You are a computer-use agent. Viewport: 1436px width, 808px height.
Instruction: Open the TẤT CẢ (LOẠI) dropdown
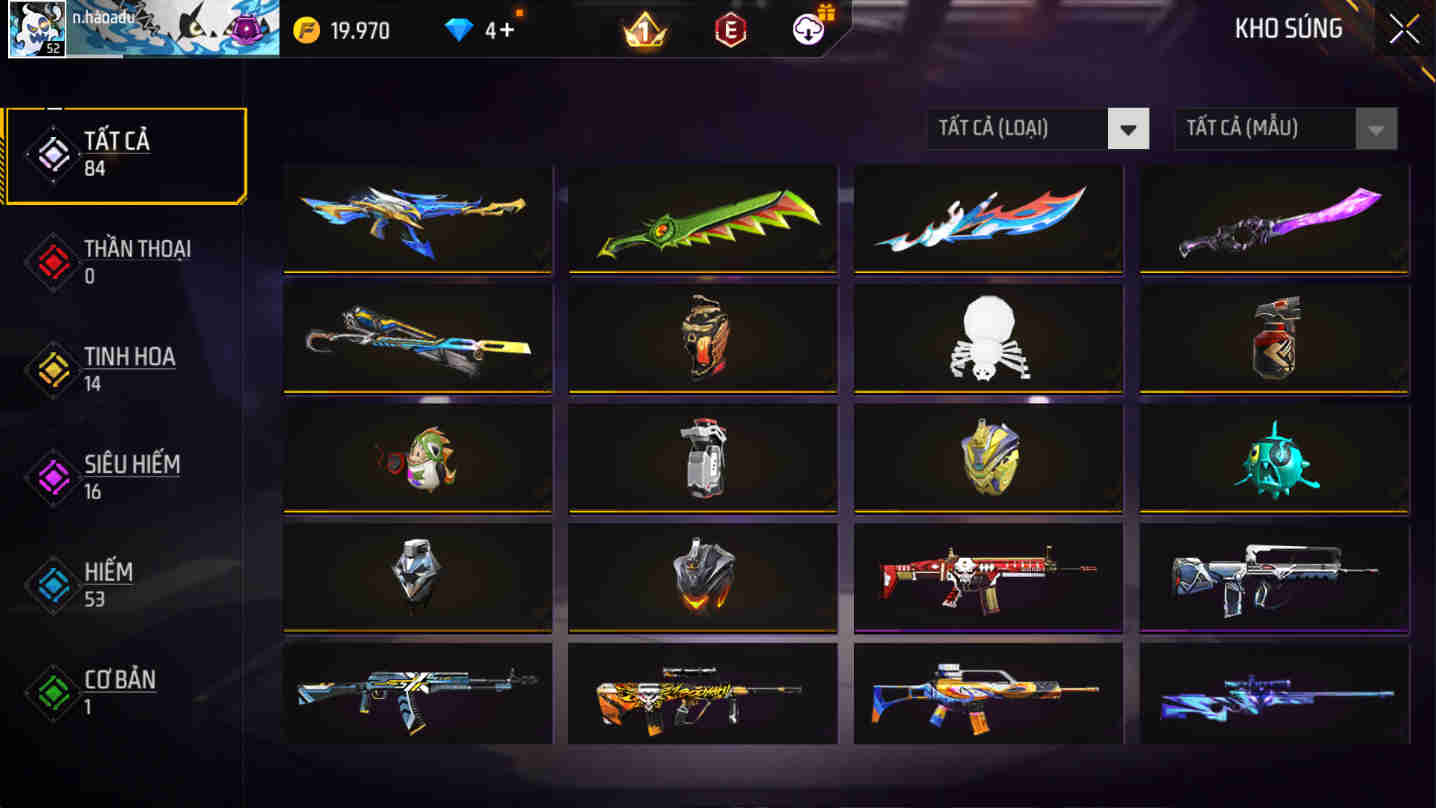[x=1018, y=128]
